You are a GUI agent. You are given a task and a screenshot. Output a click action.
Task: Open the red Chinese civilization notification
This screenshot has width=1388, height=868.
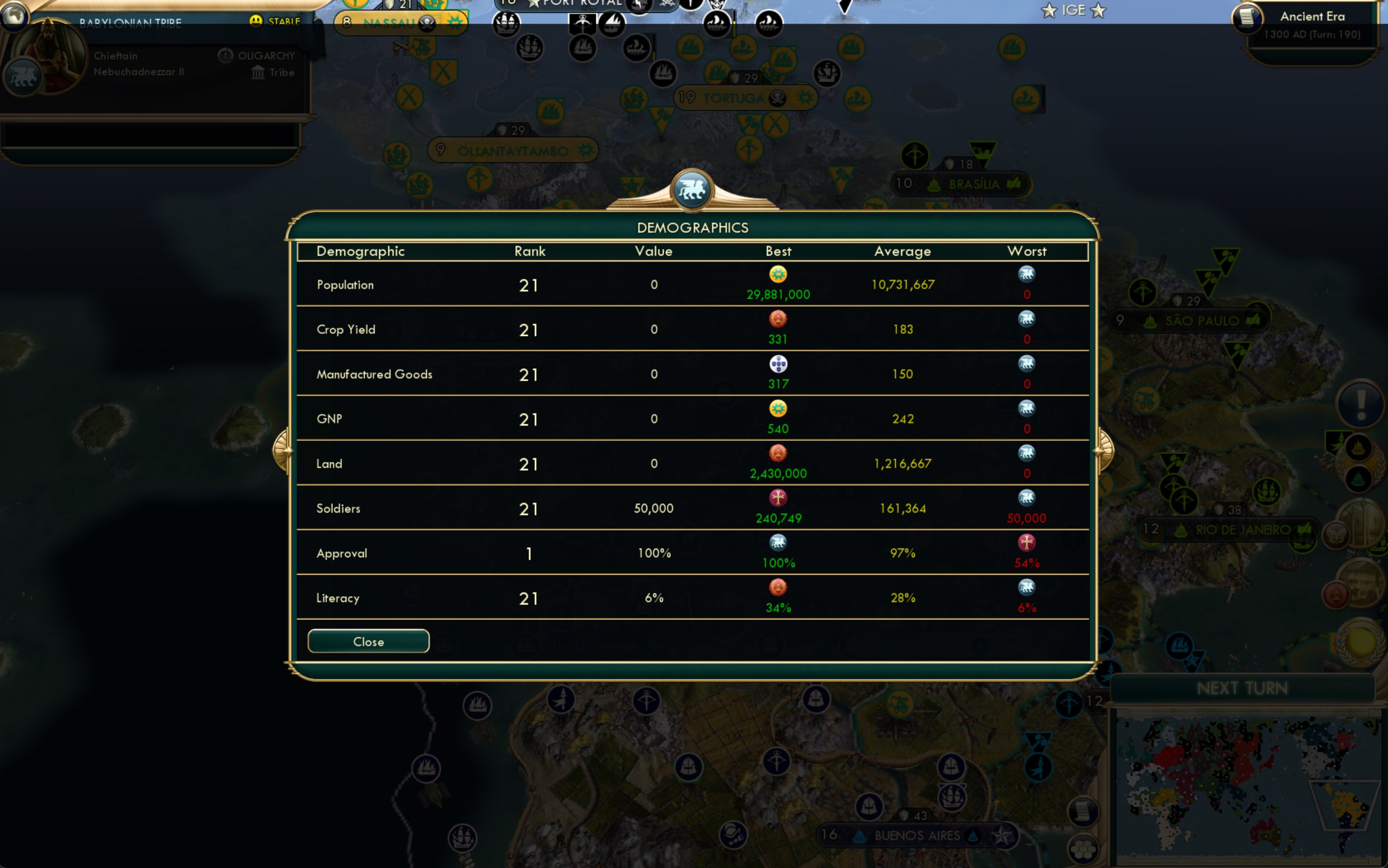coord(1336,595)
